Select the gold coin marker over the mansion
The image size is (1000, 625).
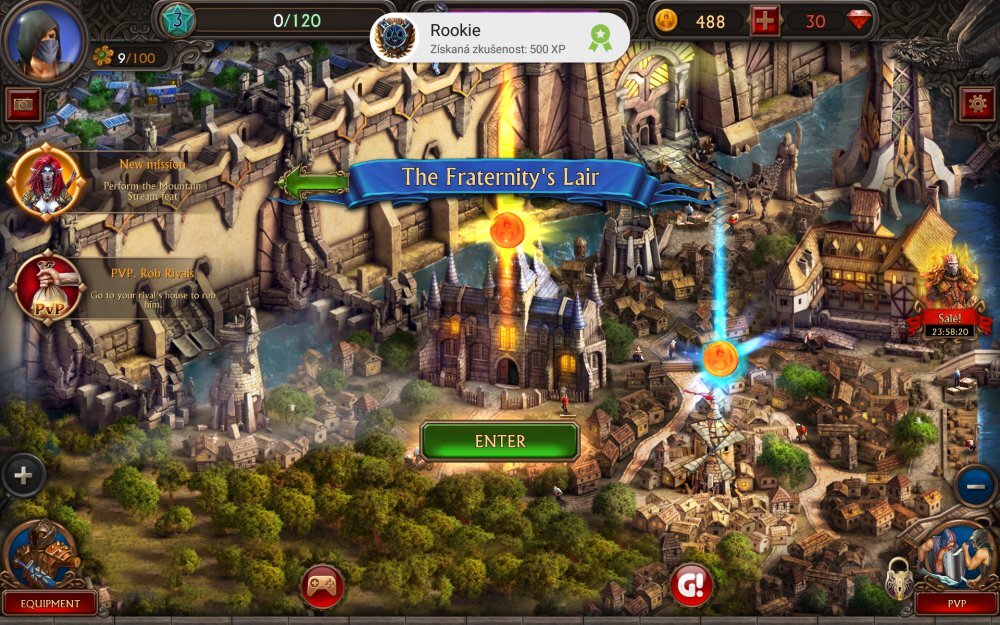pyautogui.click(x=507, y=231)
